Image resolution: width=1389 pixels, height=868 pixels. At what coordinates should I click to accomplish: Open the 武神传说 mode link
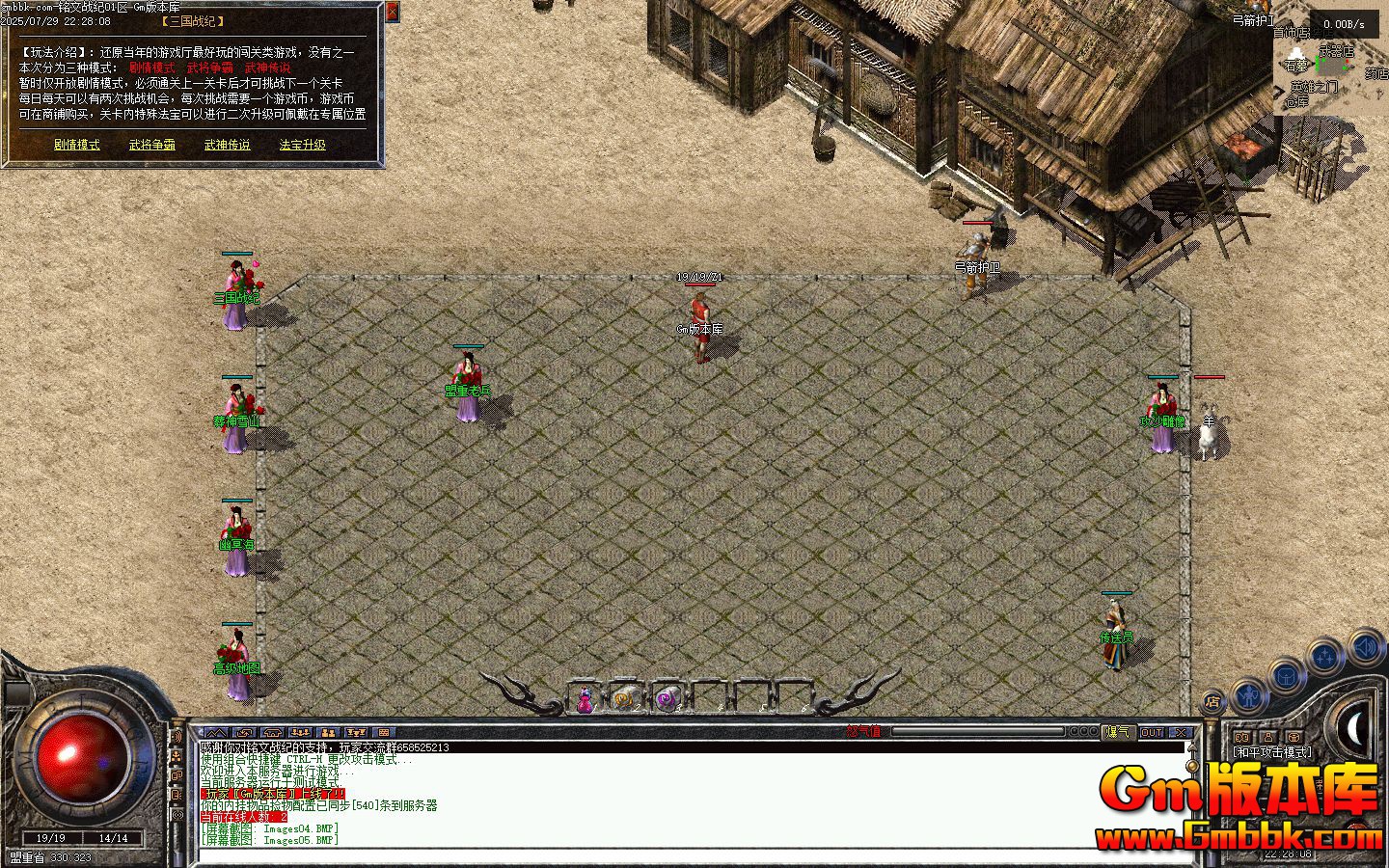coord(228,145)
